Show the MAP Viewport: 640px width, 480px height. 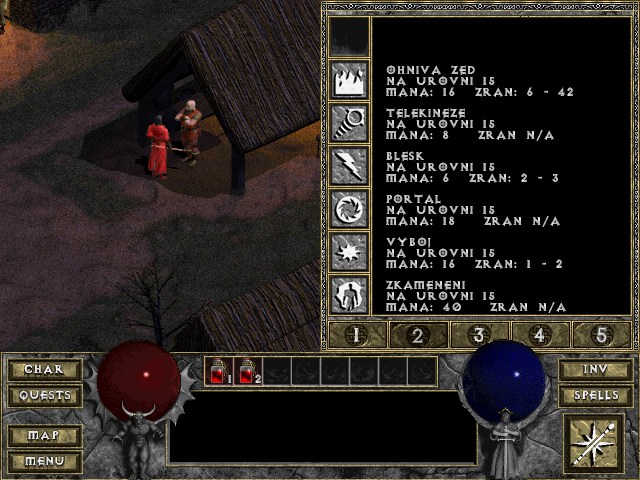point(44,436)
